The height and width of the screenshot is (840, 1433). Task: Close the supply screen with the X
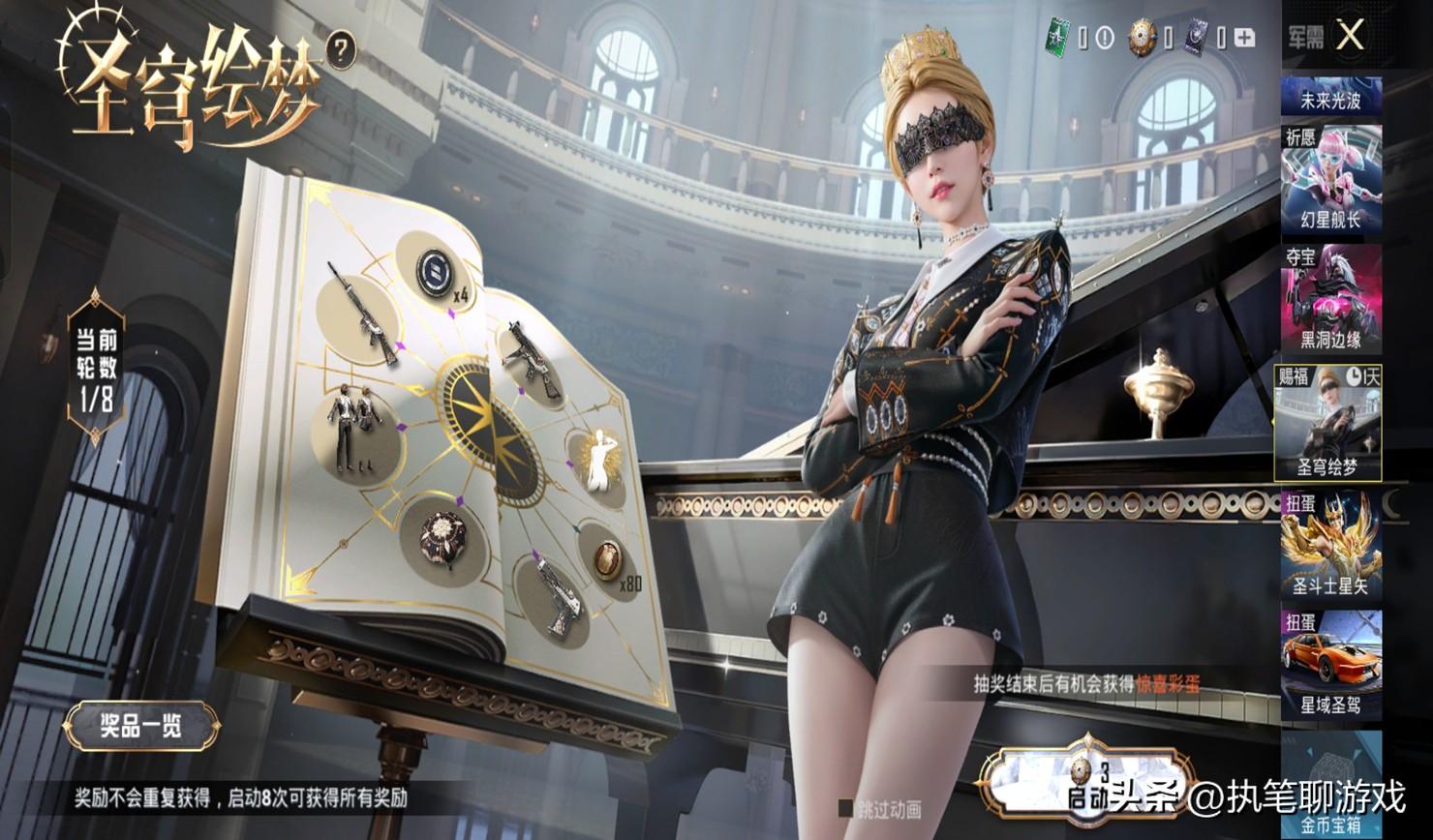click(1349, 36)
